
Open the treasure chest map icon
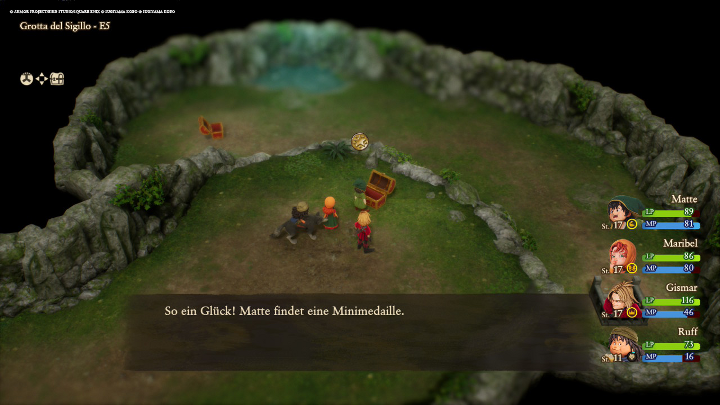(57, 78)
